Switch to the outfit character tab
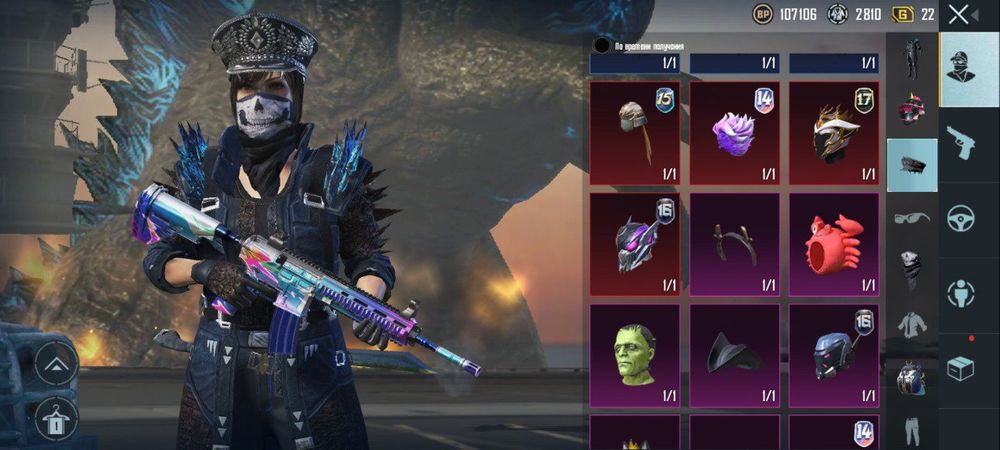 (x=969, y=67)
